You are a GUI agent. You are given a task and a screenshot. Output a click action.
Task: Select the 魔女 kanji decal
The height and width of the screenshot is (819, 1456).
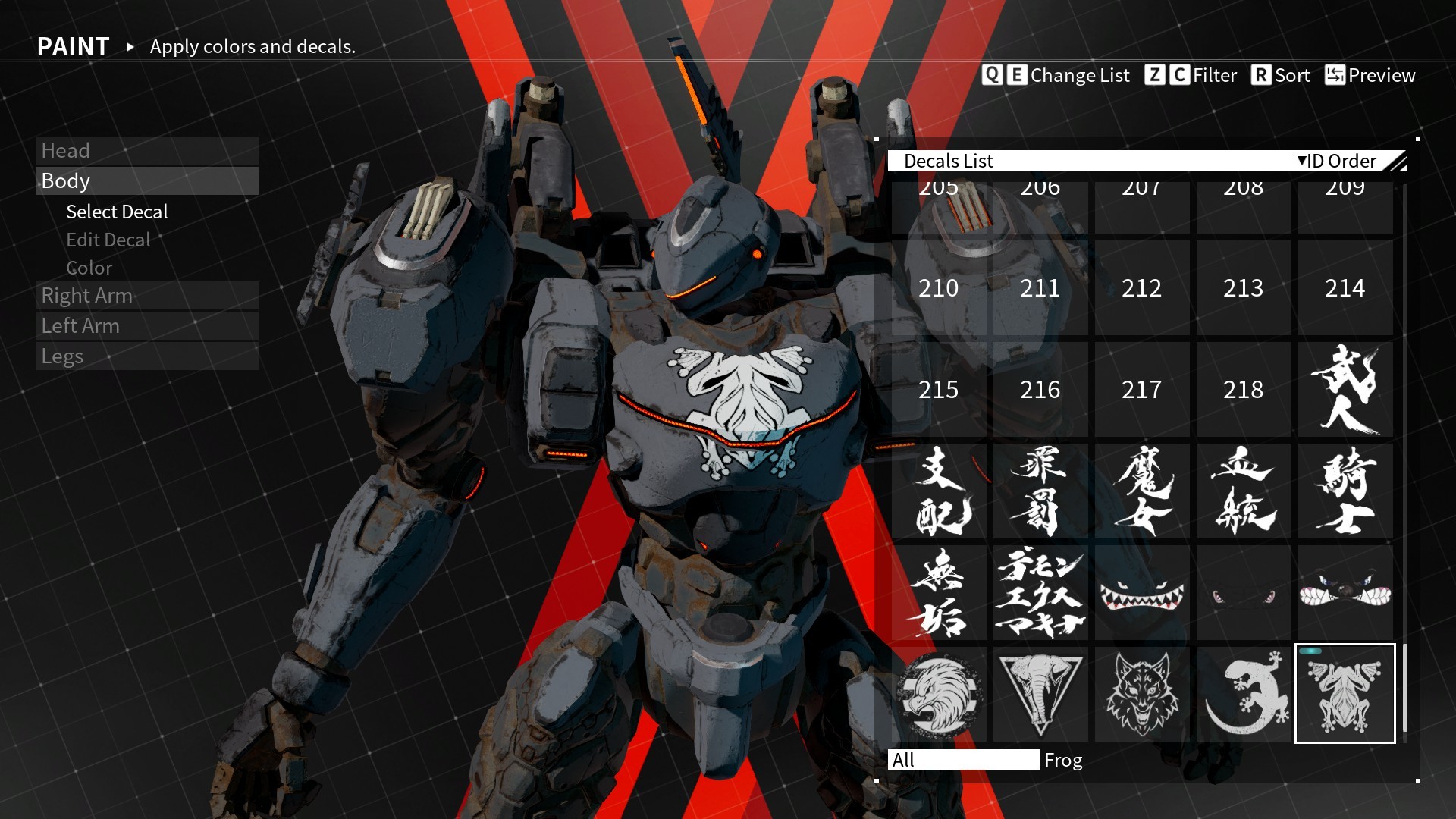click(1141, 491)
